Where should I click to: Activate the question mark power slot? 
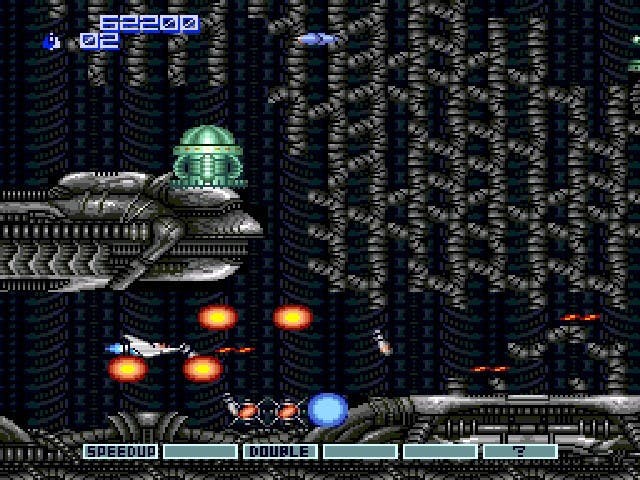coord(519,451)
